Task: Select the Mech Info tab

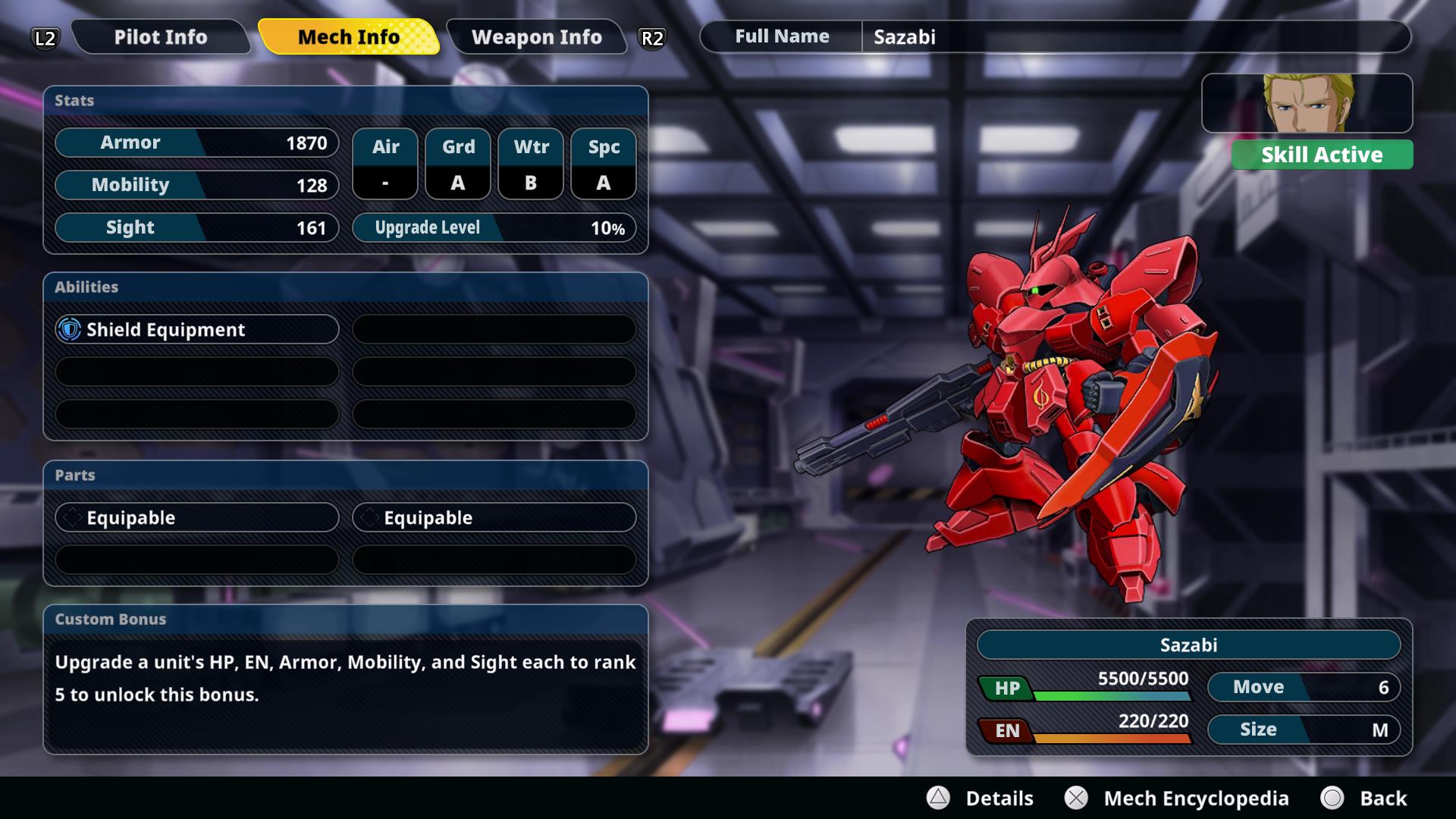Action: tap(348, 37)
